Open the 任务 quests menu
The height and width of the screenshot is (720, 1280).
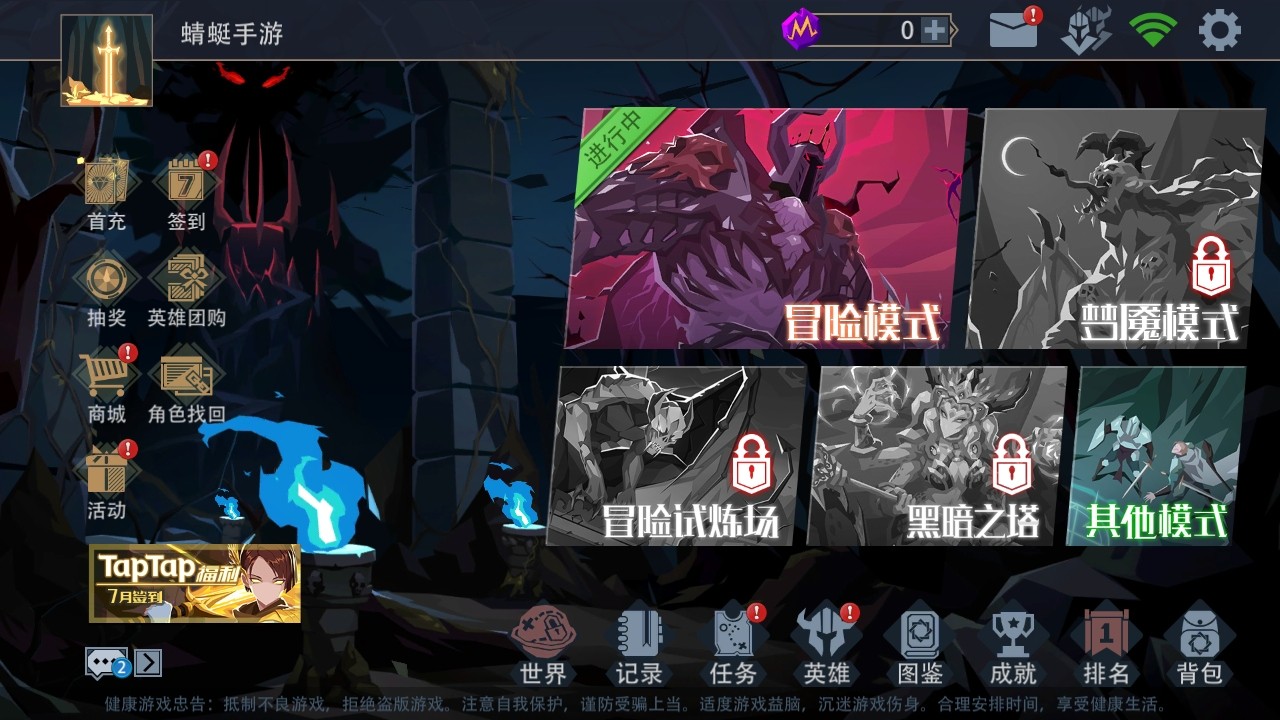tap(733, 645)
